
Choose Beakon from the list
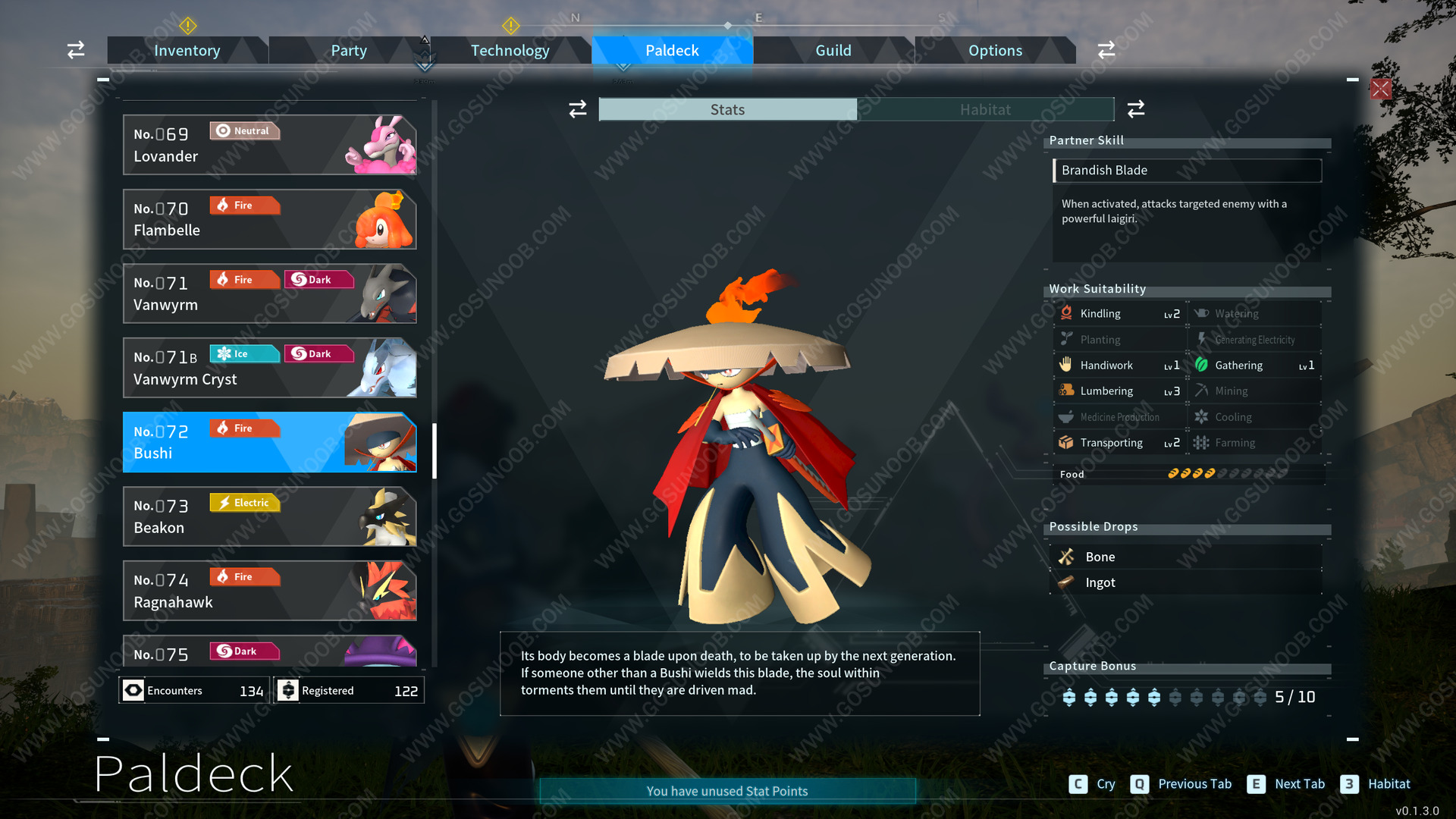269,516
